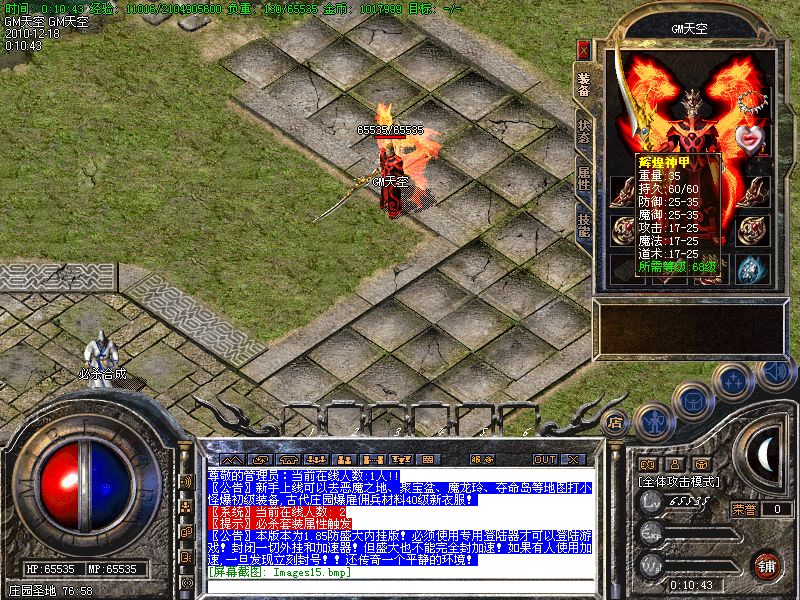Click the OUT button on chat bar
Viewport: 800px width, 600px height.
[x=545, y=459]
